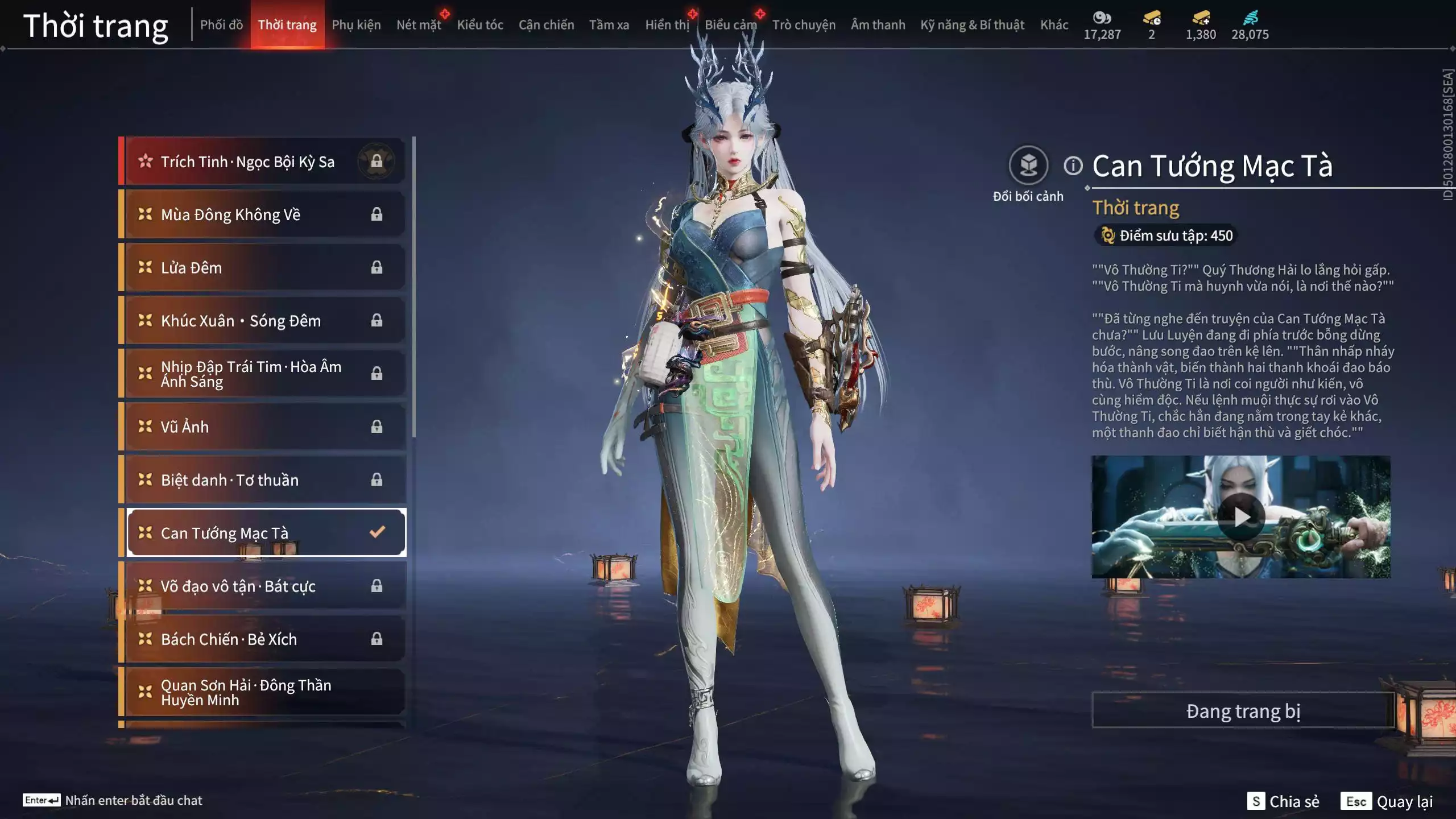Image resolution: width=1456 pixels, height=819 pixels.
Task: Open the Cận chiến category
Action: coord(546,25)
